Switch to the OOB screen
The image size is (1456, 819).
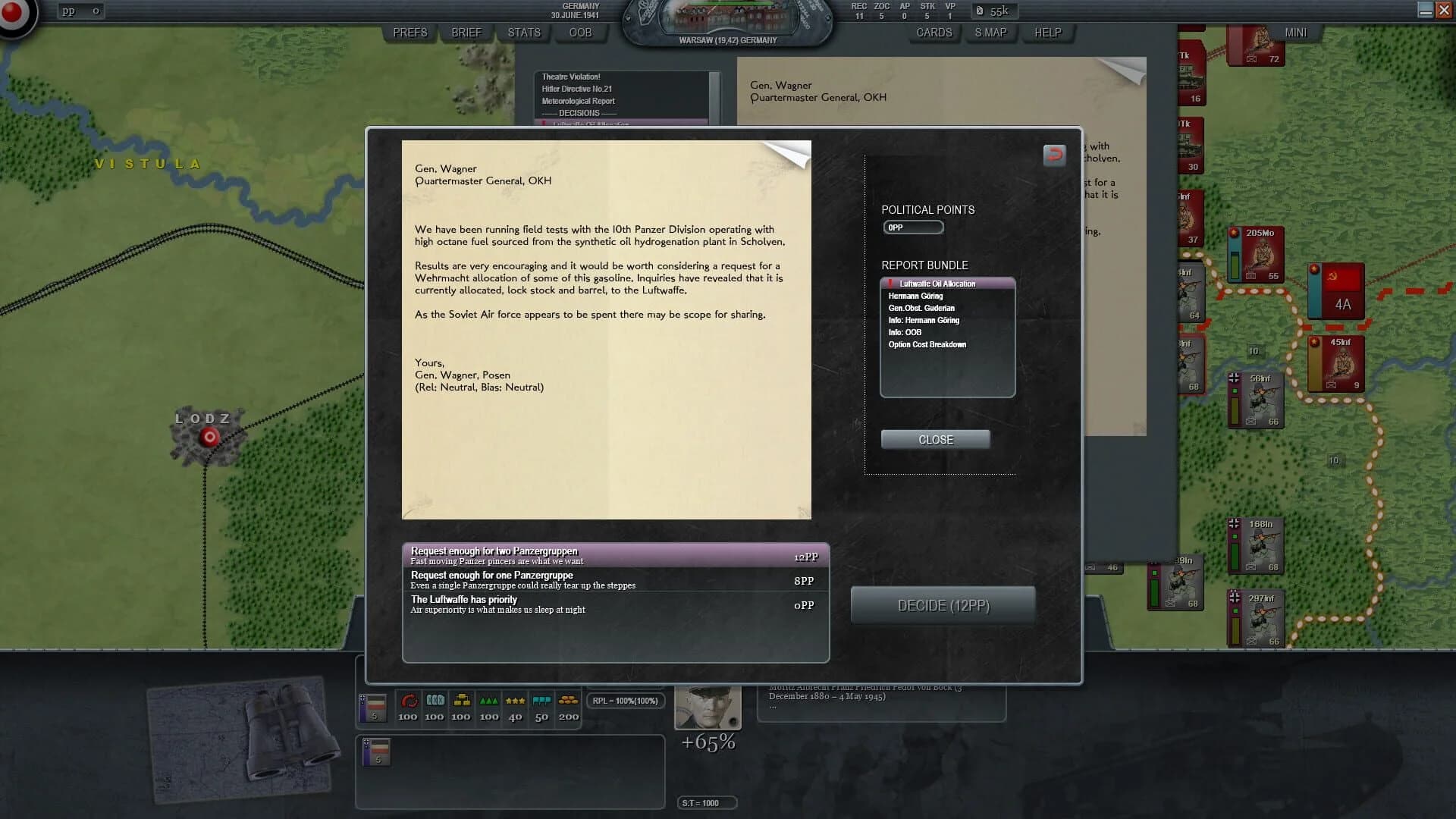pos(580,33)
